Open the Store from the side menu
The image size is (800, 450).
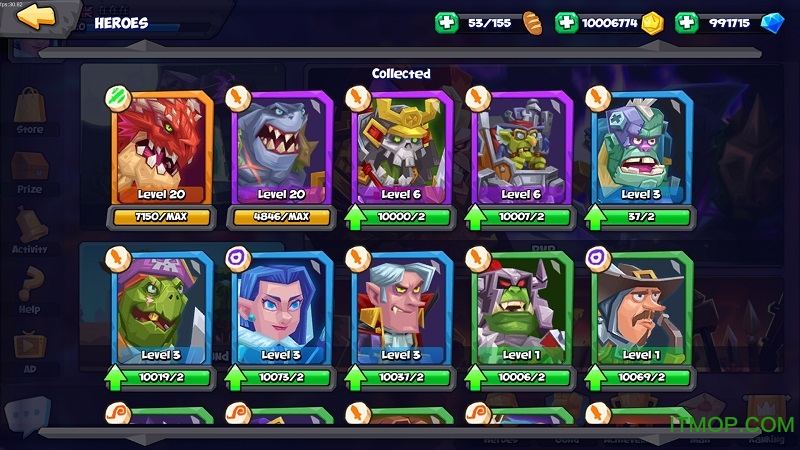30,110
